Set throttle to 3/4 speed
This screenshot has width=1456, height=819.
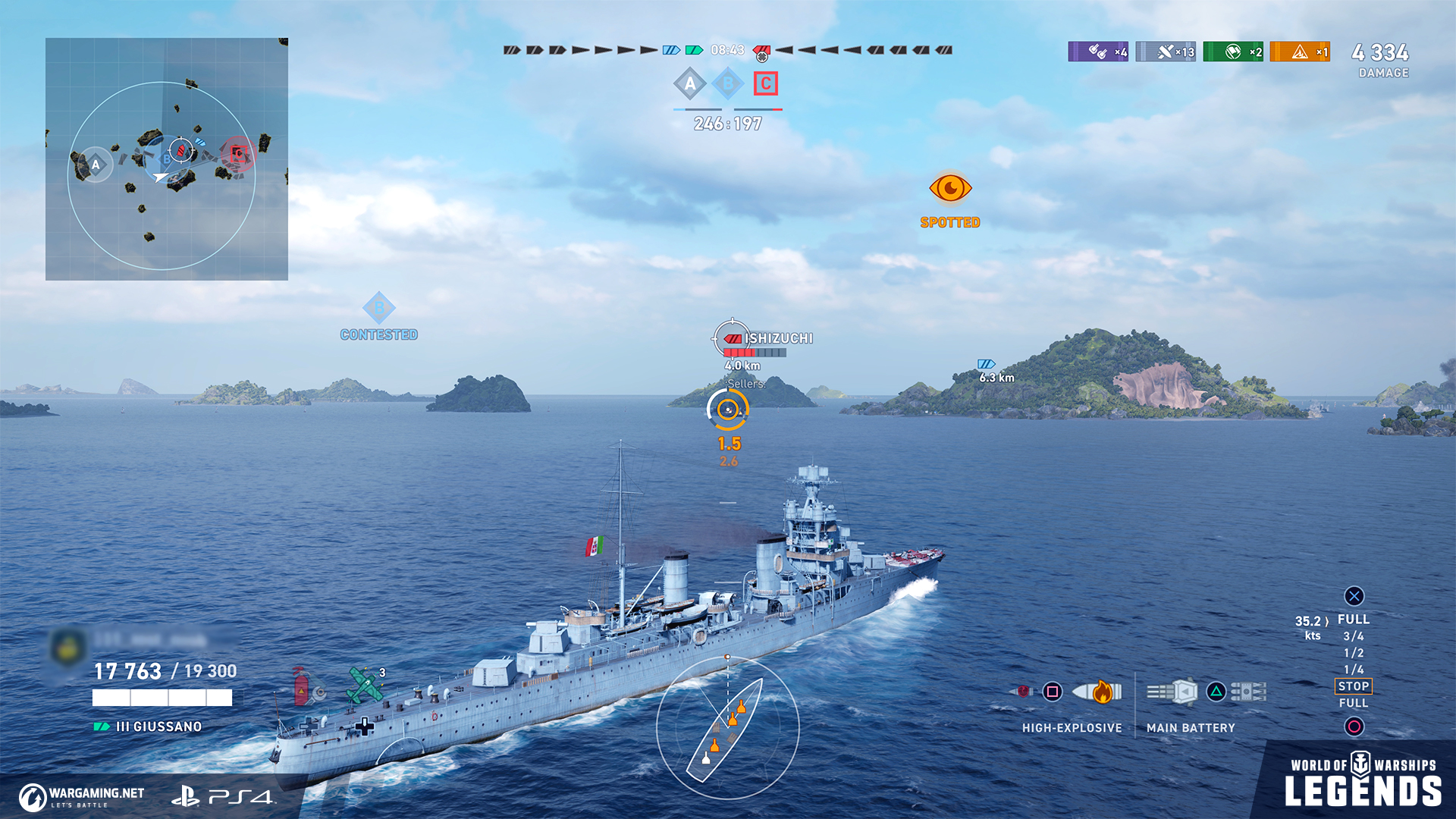(x=1354, y=636)
